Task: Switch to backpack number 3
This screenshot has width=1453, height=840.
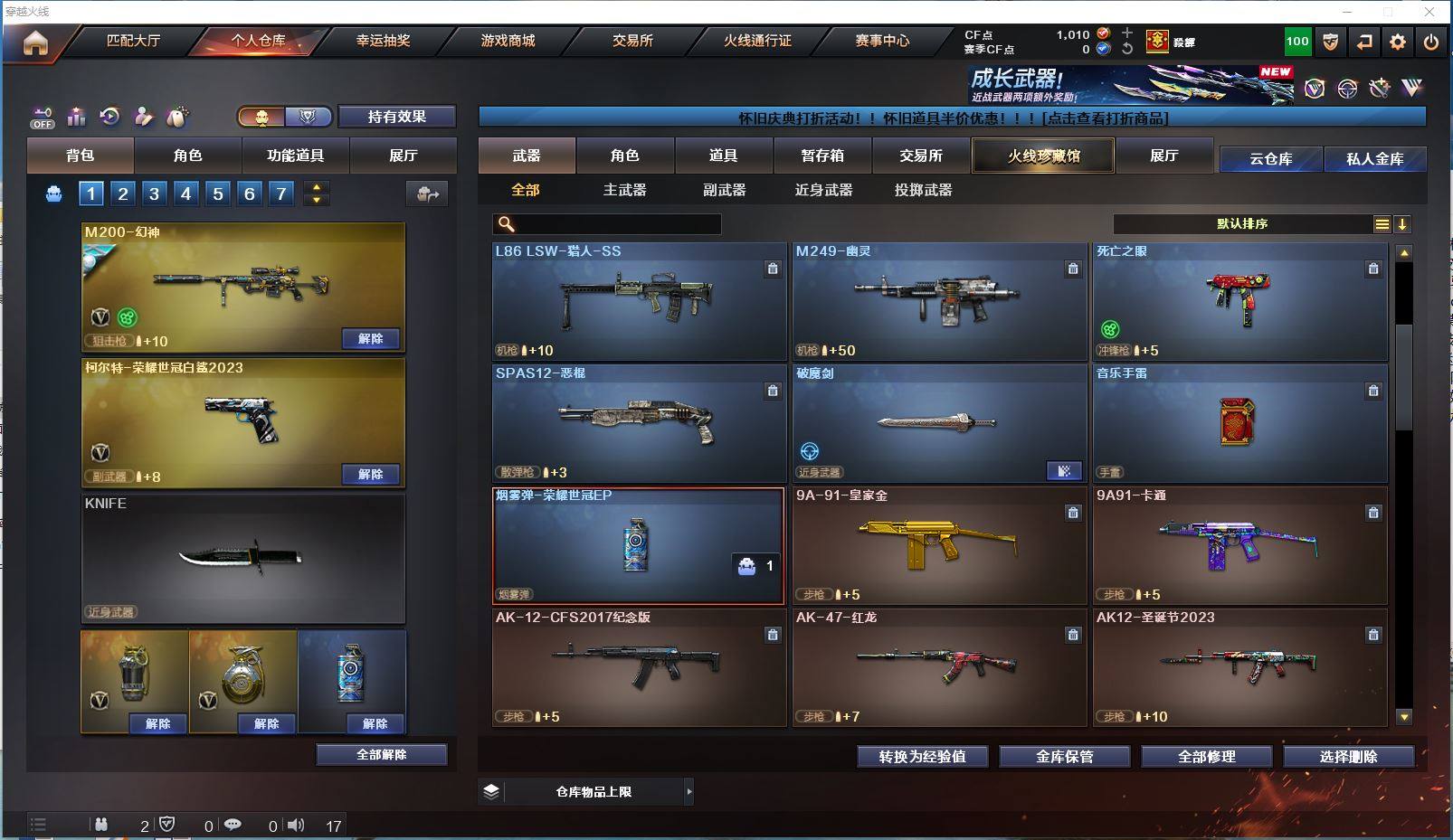Action: tap(155, 193)
